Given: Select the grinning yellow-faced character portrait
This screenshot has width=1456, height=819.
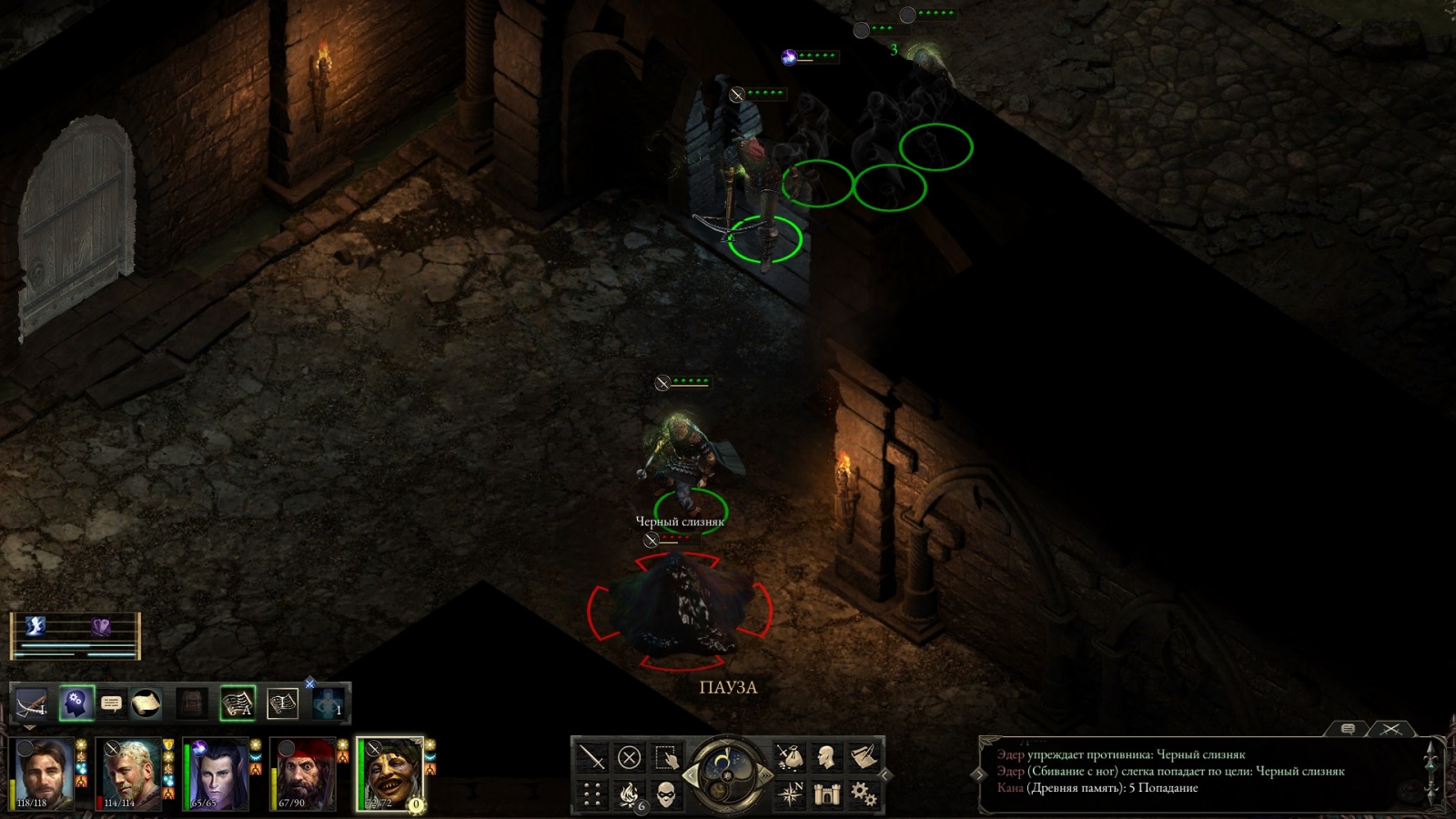Looking at the screenshot, I should tap(391, 774).
